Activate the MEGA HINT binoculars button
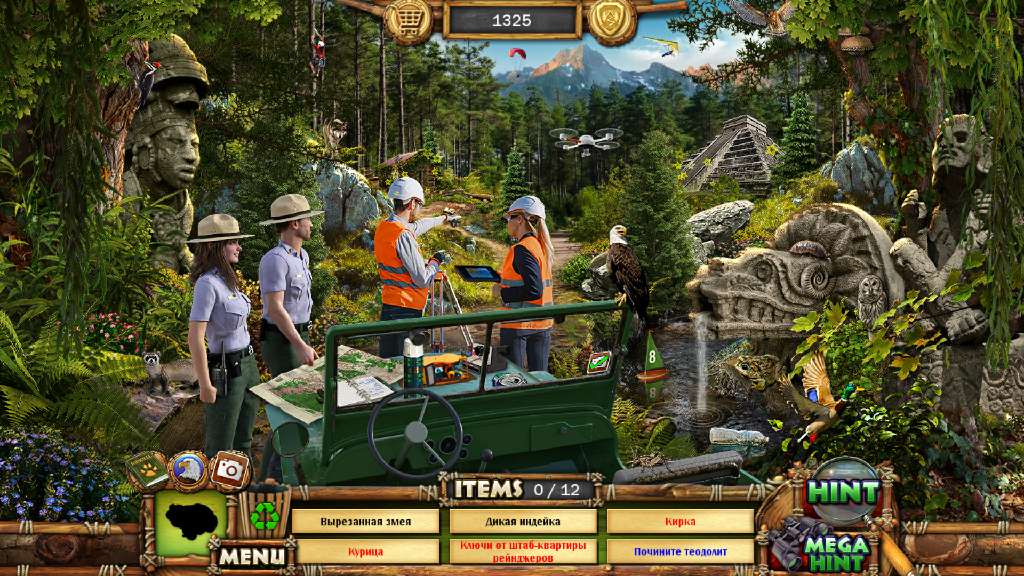Screen dimensions: 1024x576 pyautogui.click(x=823, y=546)
